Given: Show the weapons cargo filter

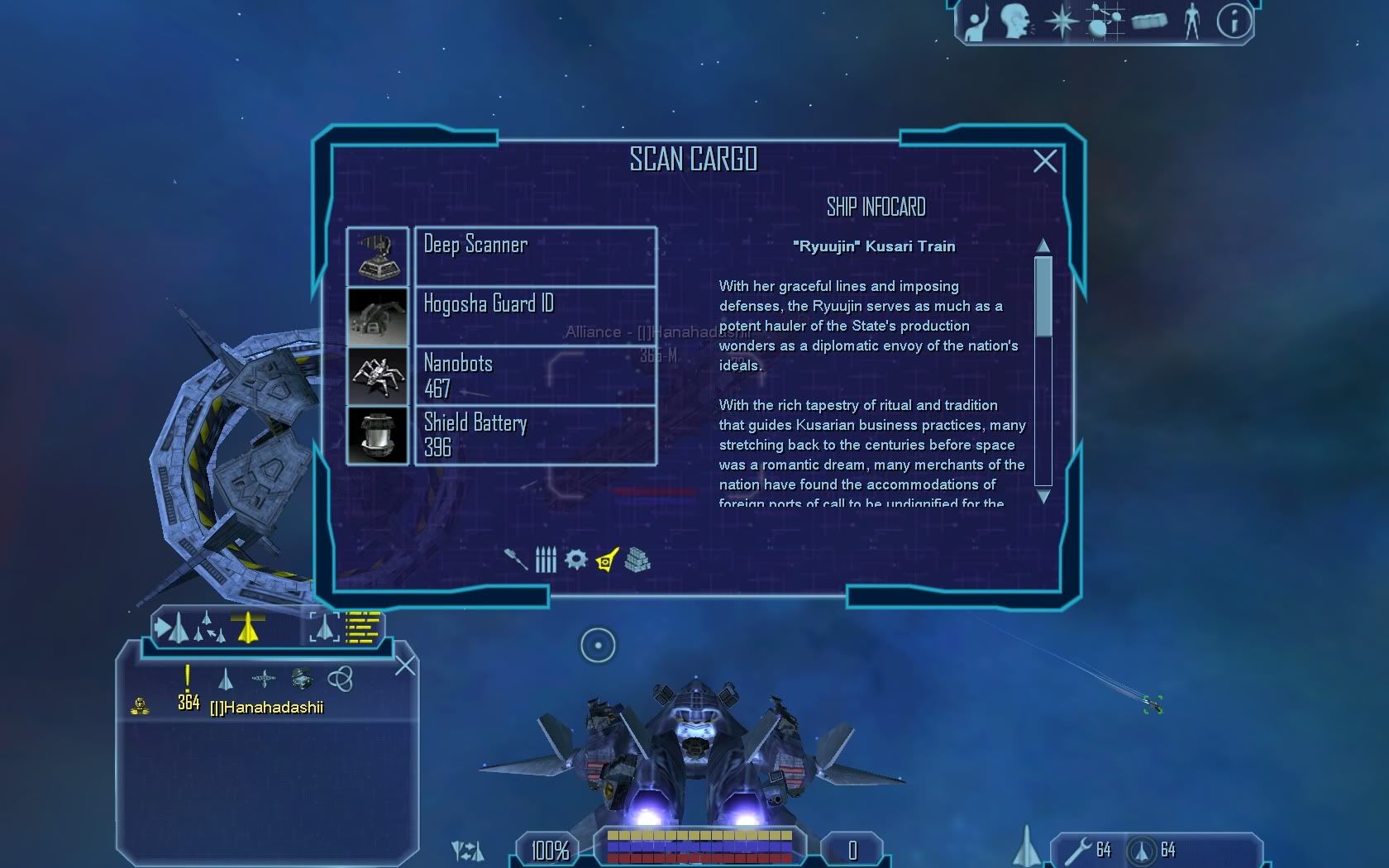Looking at the screenshot, I should [x=516, y=560].
